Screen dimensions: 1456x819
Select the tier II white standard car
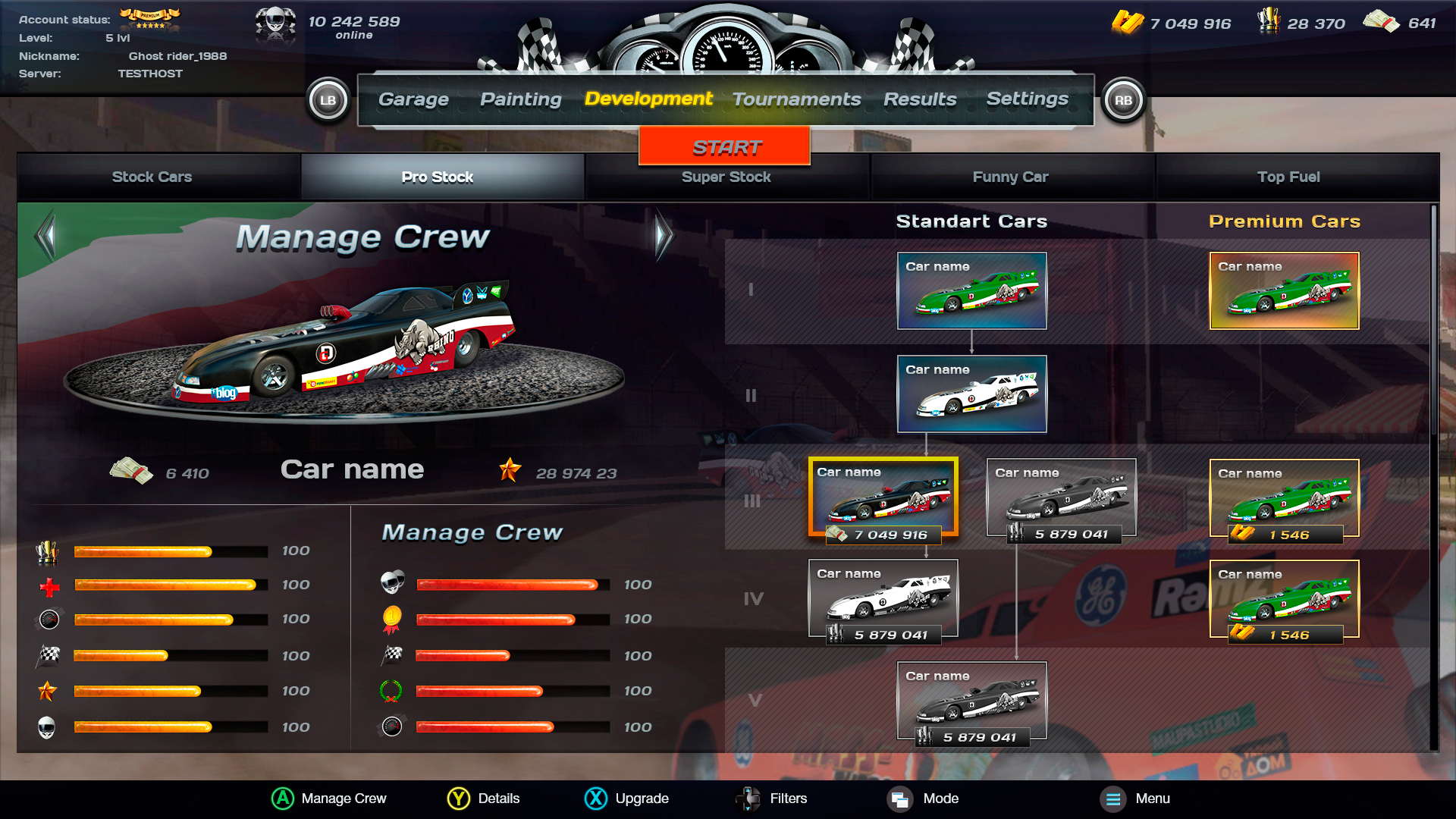[x=971, y=394]
